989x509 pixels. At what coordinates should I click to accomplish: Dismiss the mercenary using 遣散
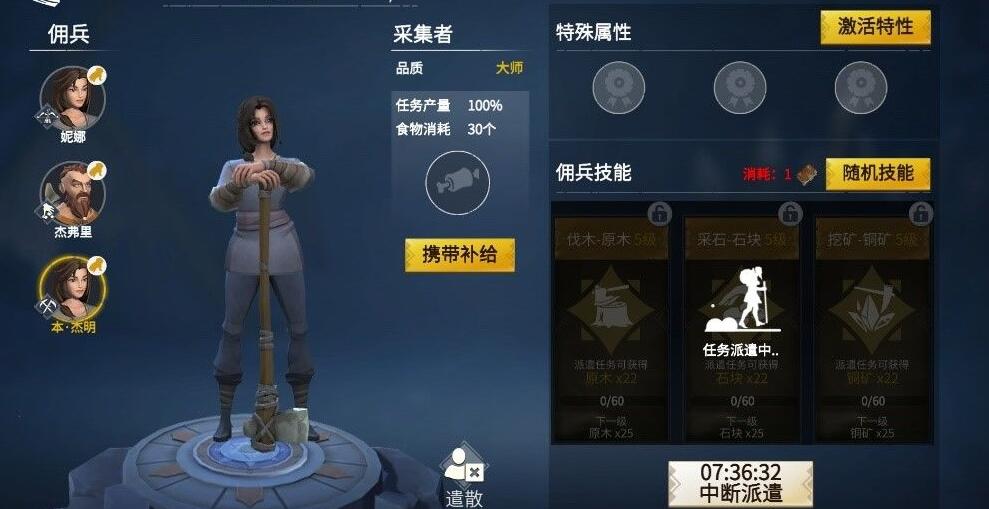[x=464, y=476]
